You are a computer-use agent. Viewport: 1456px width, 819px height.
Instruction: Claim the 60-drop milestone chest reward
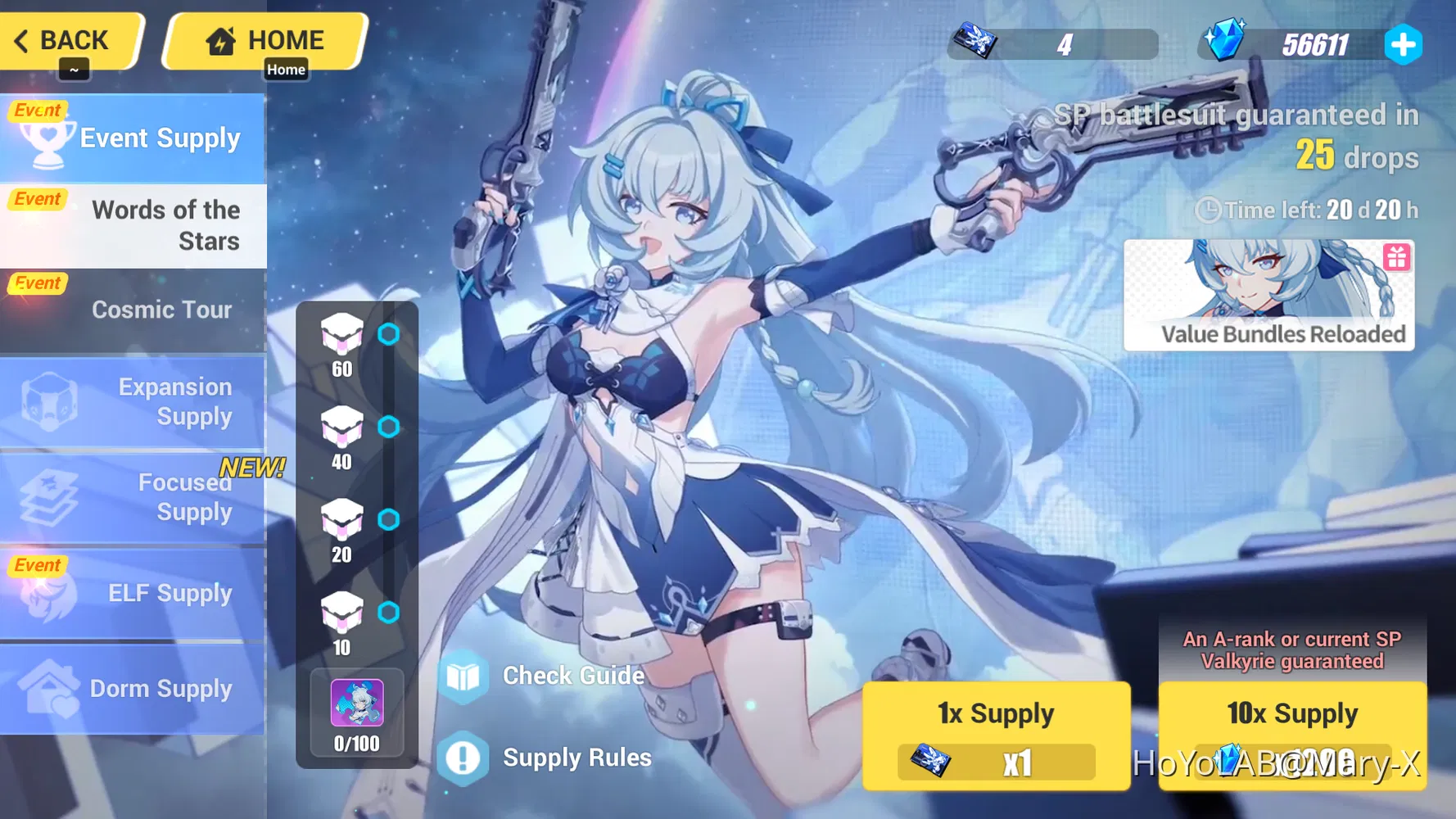click(343, 333)
